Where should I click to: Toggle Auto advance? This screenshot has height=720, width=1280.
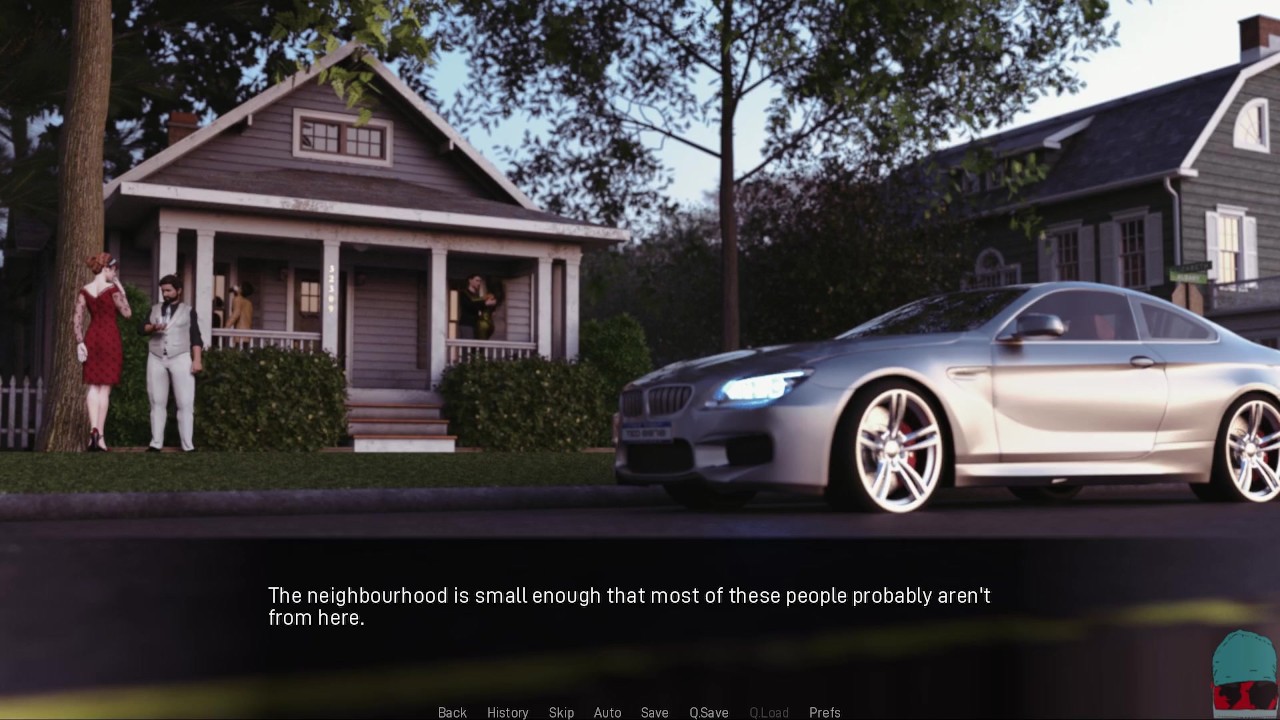[x=607, y=712]
